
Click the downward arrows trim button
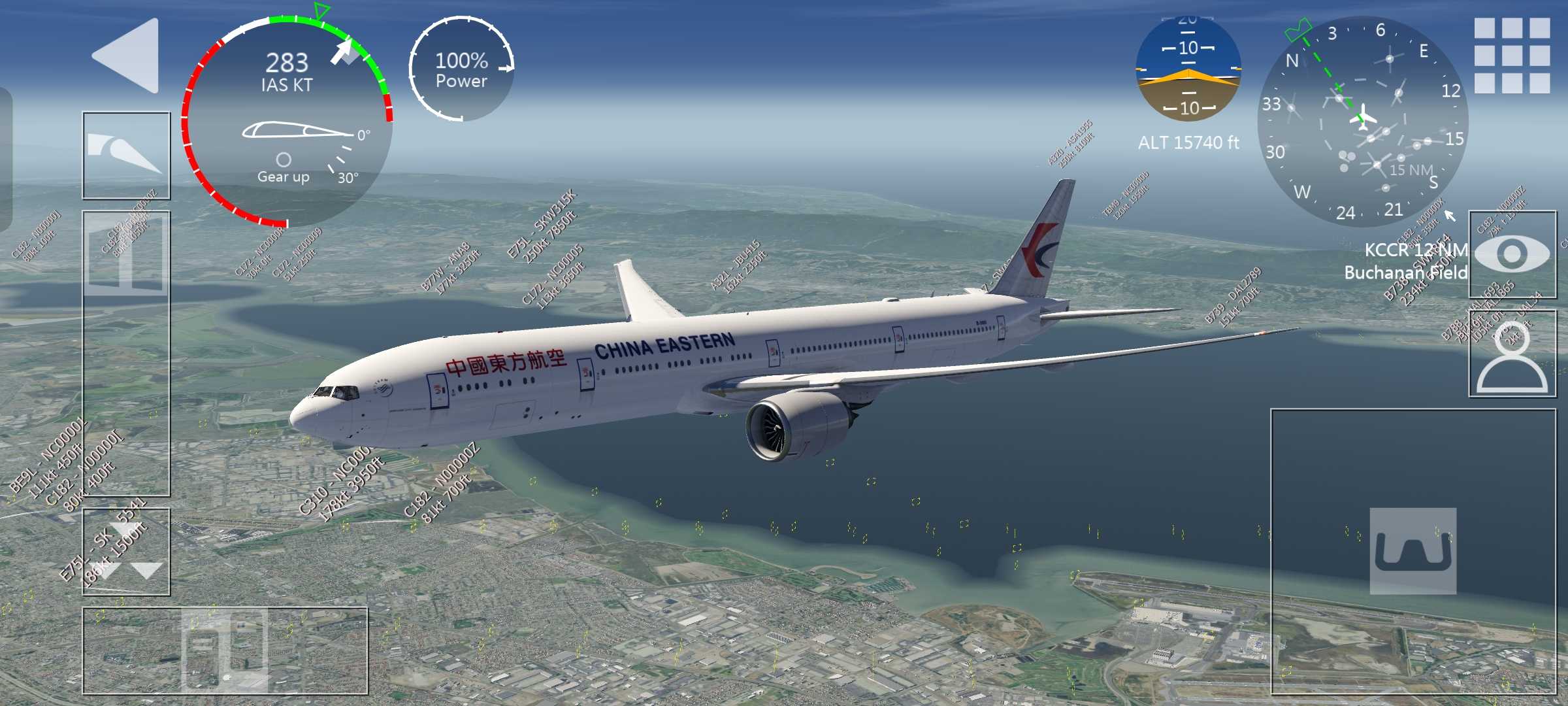point(126,552)
